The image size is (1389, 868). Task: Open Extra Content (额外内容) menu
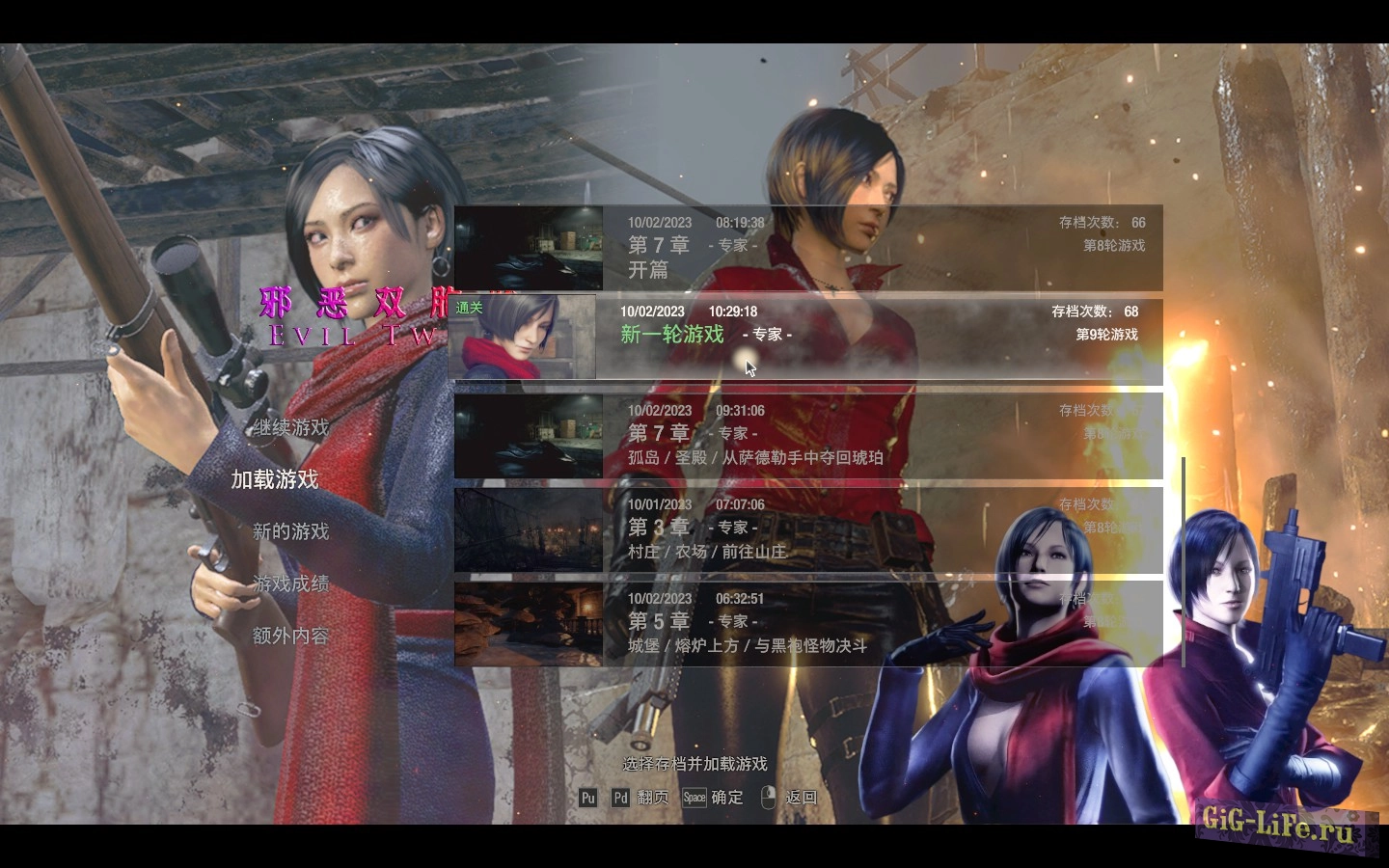[290, 636]
